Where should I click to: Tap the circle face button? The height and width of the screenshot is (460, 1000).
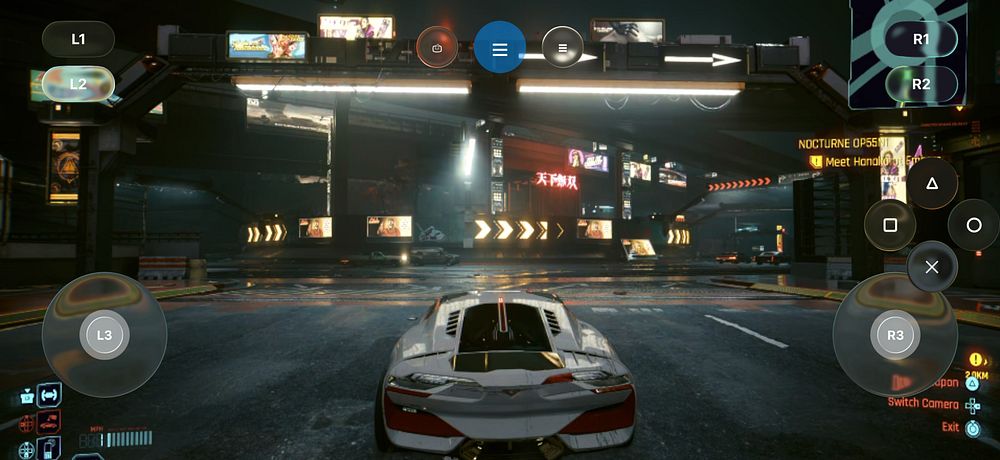(974, 225)
